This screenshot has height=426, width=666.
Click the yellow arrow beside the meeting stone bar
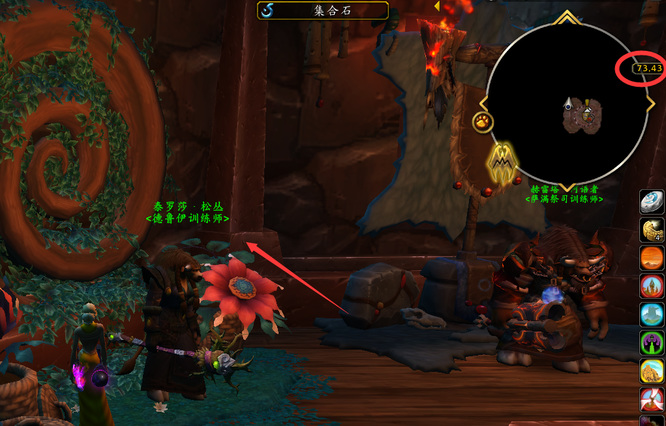tap(437, 6)
